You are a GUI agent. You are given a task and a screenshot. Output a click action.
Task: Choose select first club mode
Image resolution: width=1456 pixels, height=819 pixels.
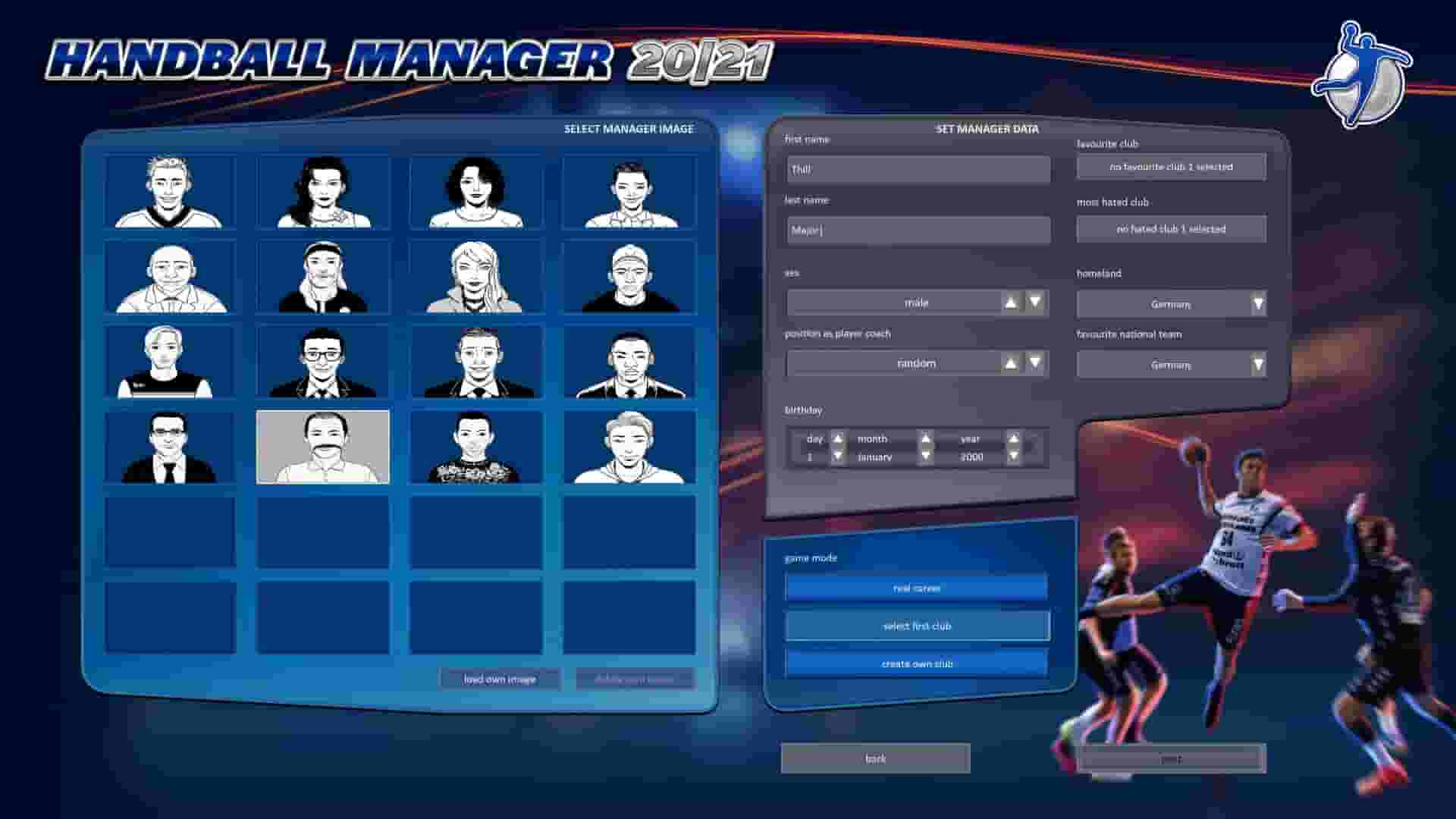pos(917,625)
